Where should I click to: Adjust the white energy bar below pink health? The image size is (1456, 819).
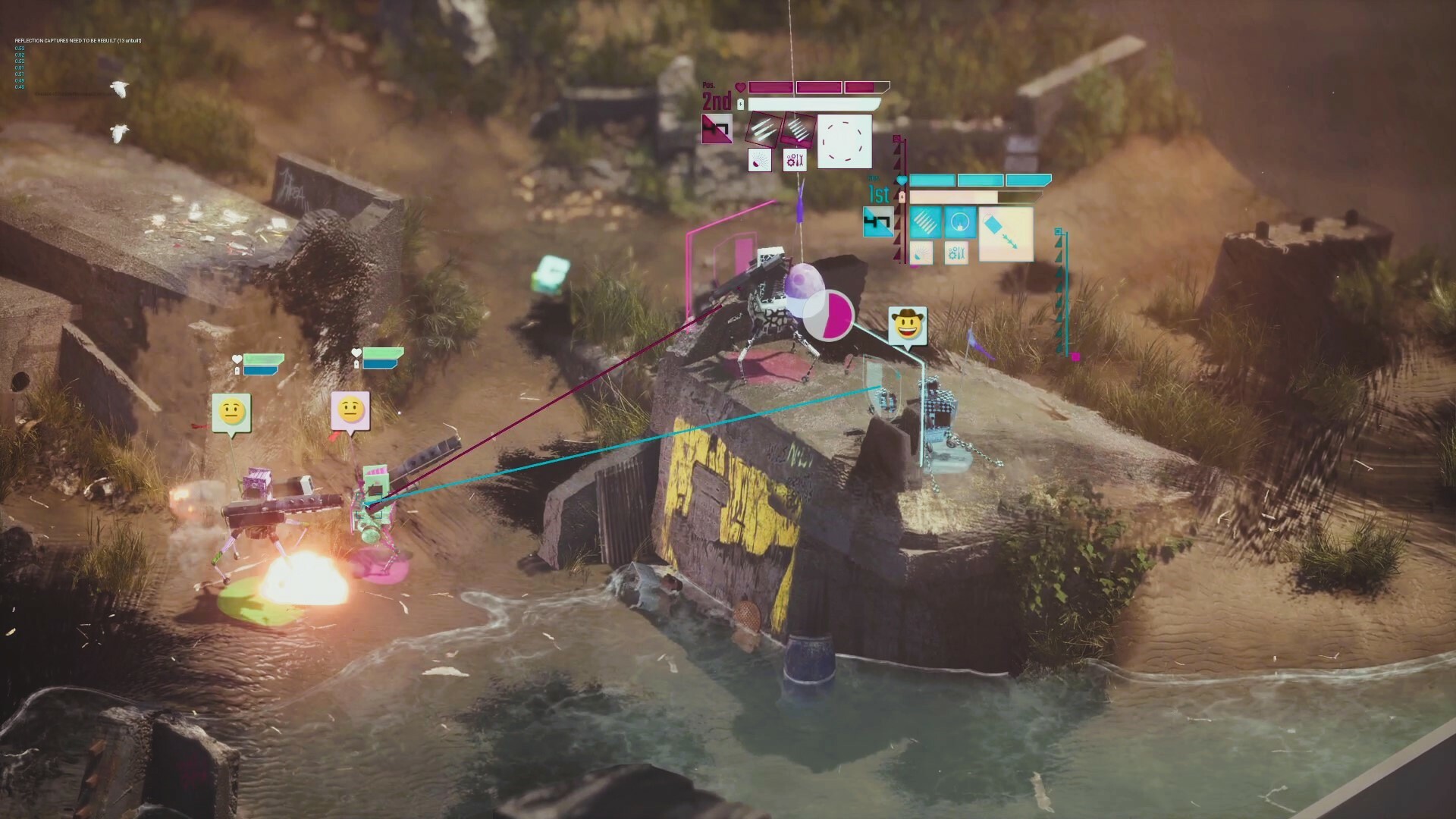(811, 104)
